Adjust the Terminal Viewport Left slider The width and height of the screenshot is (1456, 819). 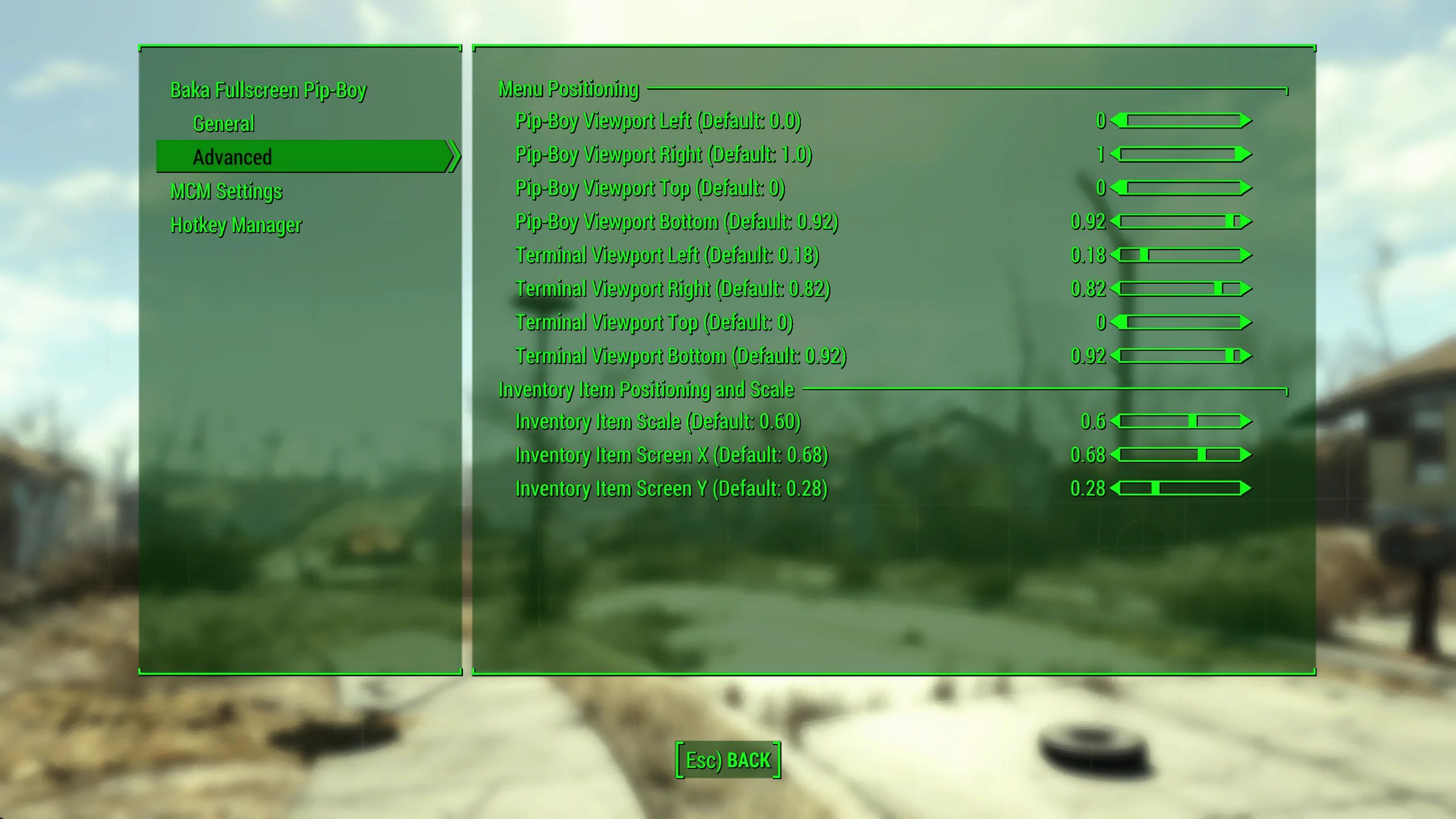pos(1180,255)
